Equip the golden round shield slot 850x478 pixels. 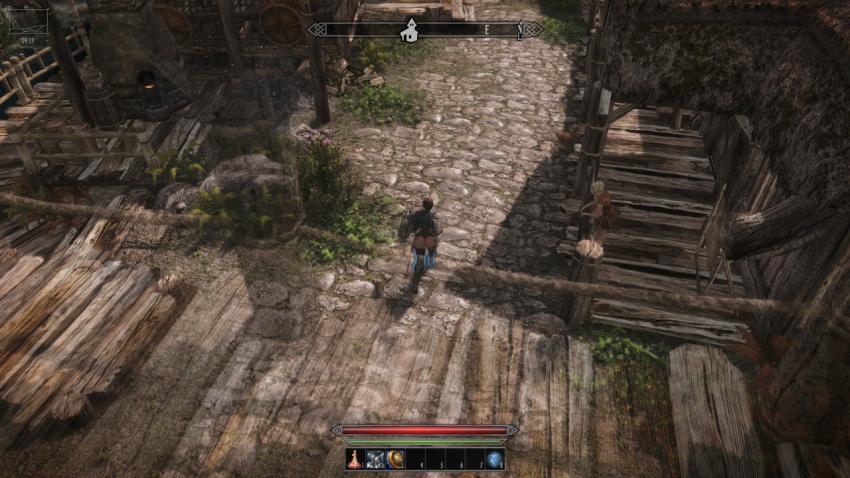396,460
